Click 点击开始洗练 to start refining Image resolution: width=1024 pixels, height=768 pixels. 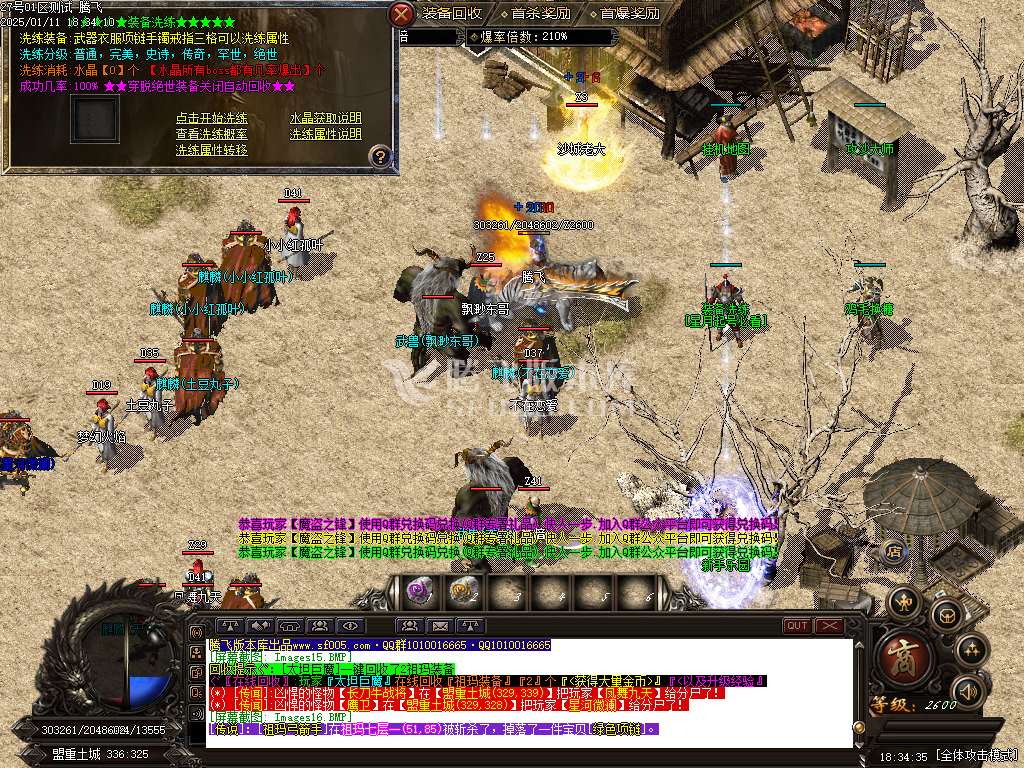(x=212, y=118)
